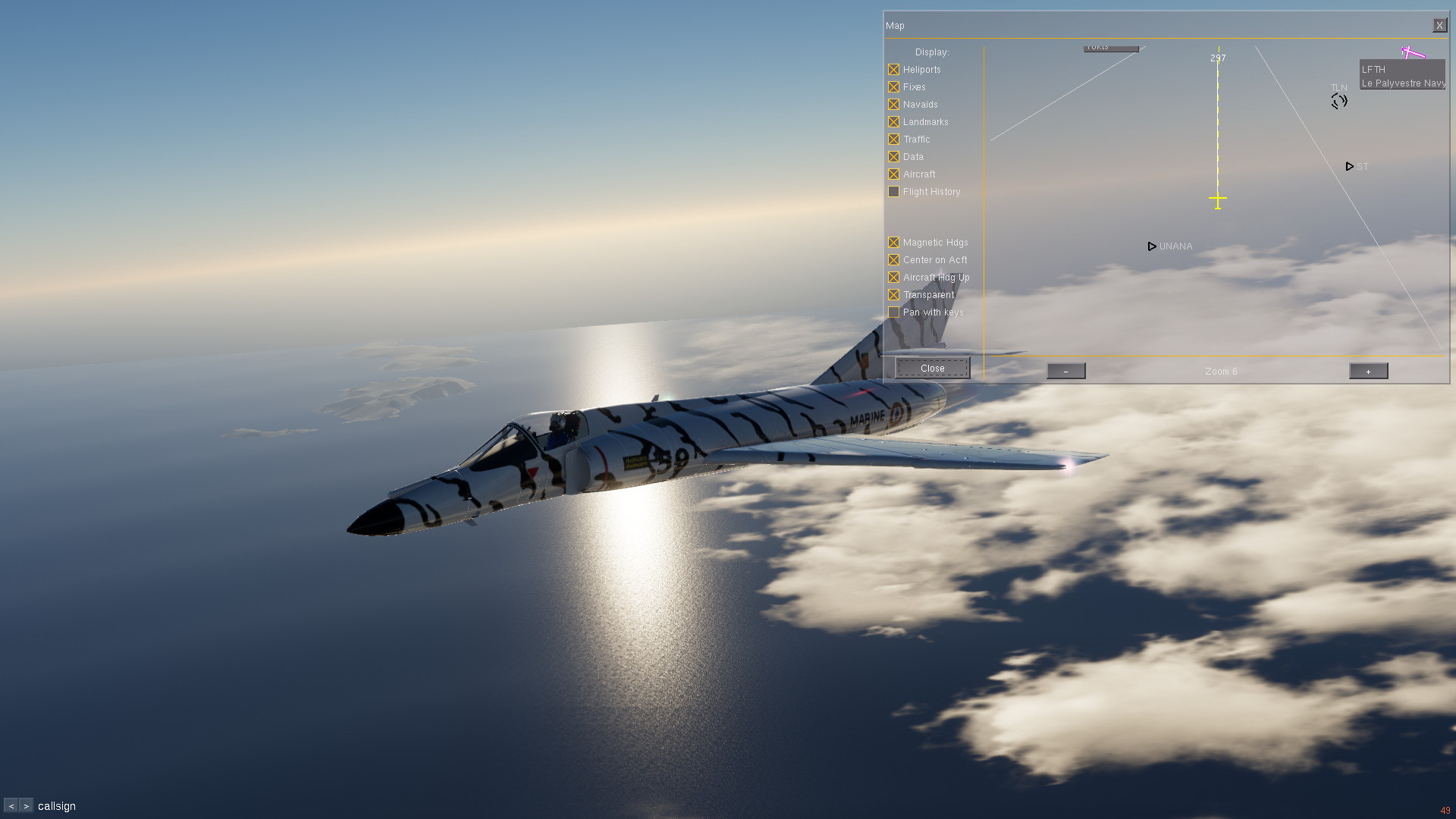Toggle the Traffic checkbox
This screenshot has height=819, width=1456.
coord(894,140)
